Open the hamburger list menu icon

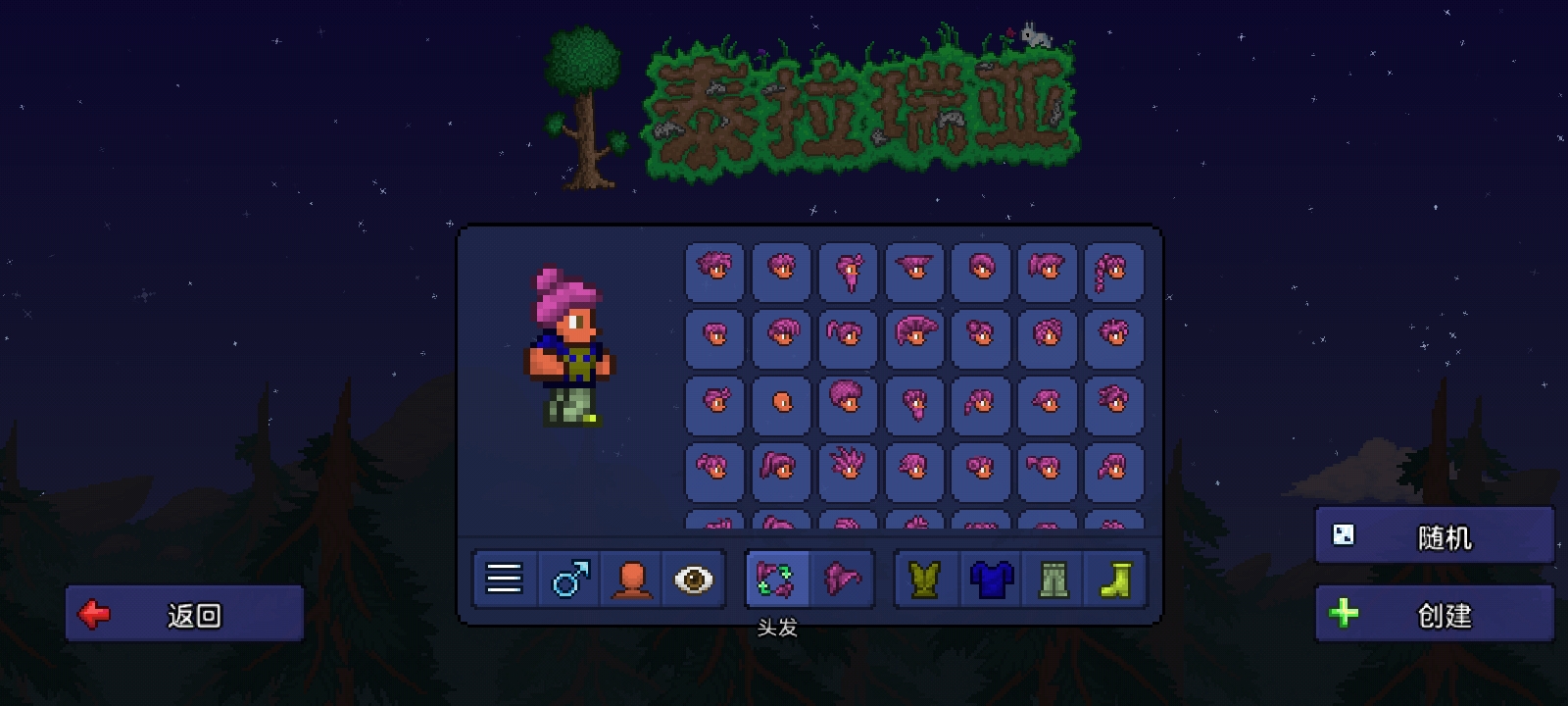pos(503,579)
